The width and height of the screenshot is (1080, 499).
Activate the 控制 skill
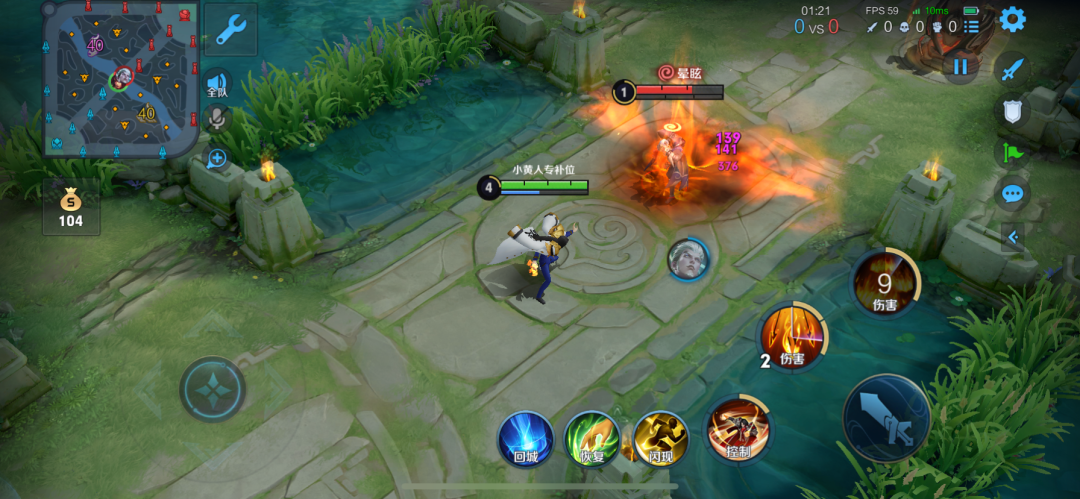pyautogui.click(x=738, y=432)
